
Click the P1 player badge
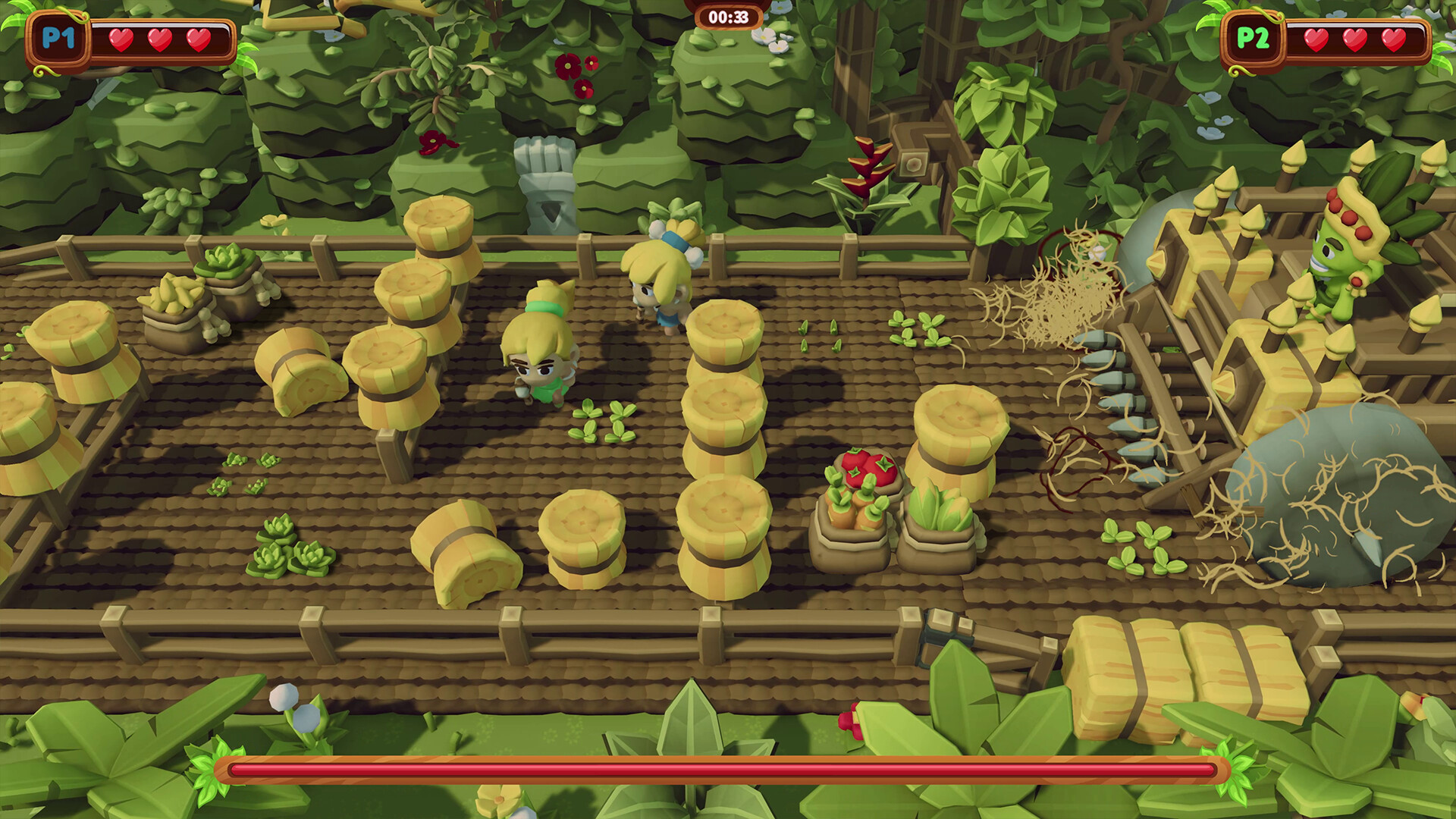click(57, 39)
